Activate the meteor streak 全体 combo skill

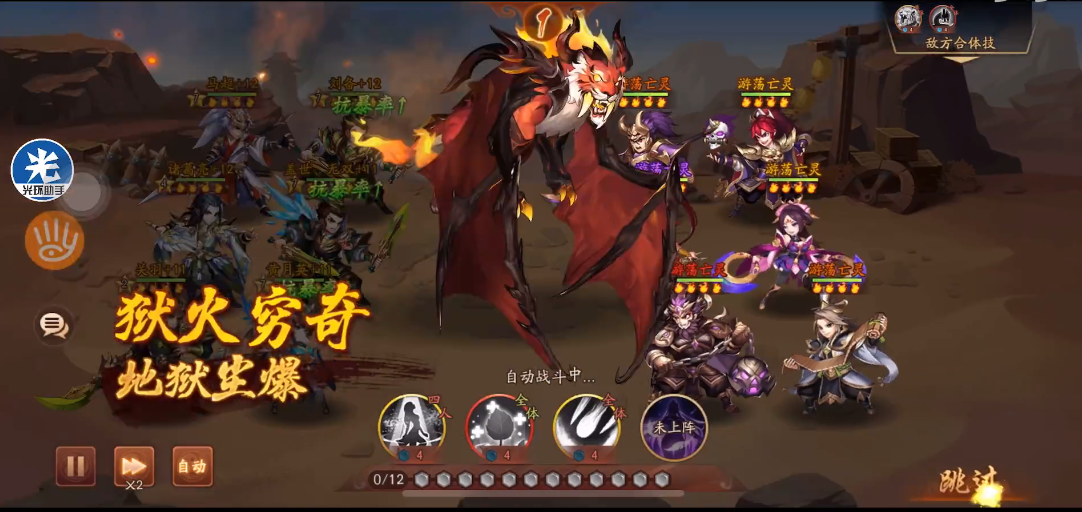[586, 427]
